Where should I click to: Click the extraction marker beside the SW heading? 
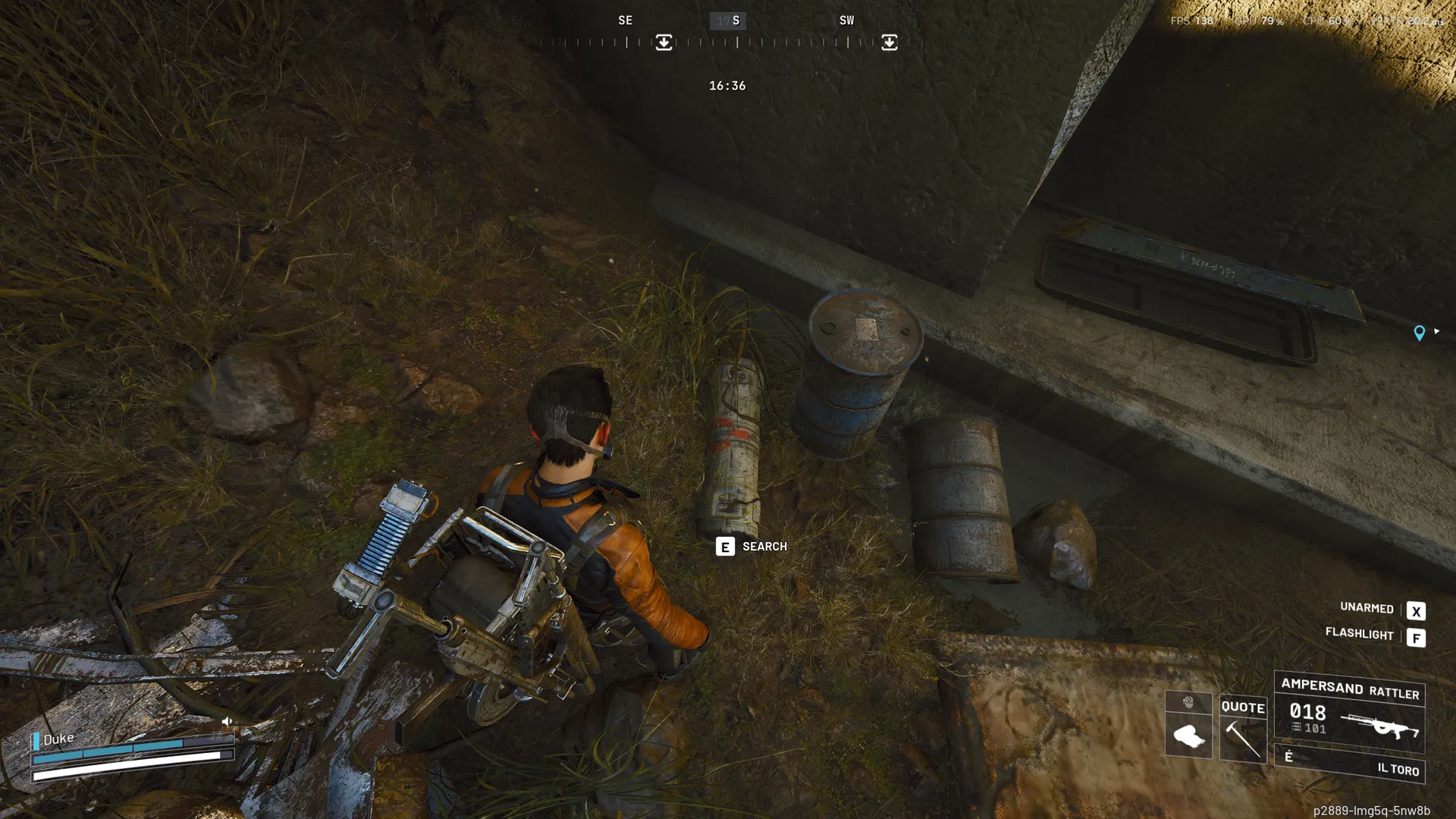(889, 42)
